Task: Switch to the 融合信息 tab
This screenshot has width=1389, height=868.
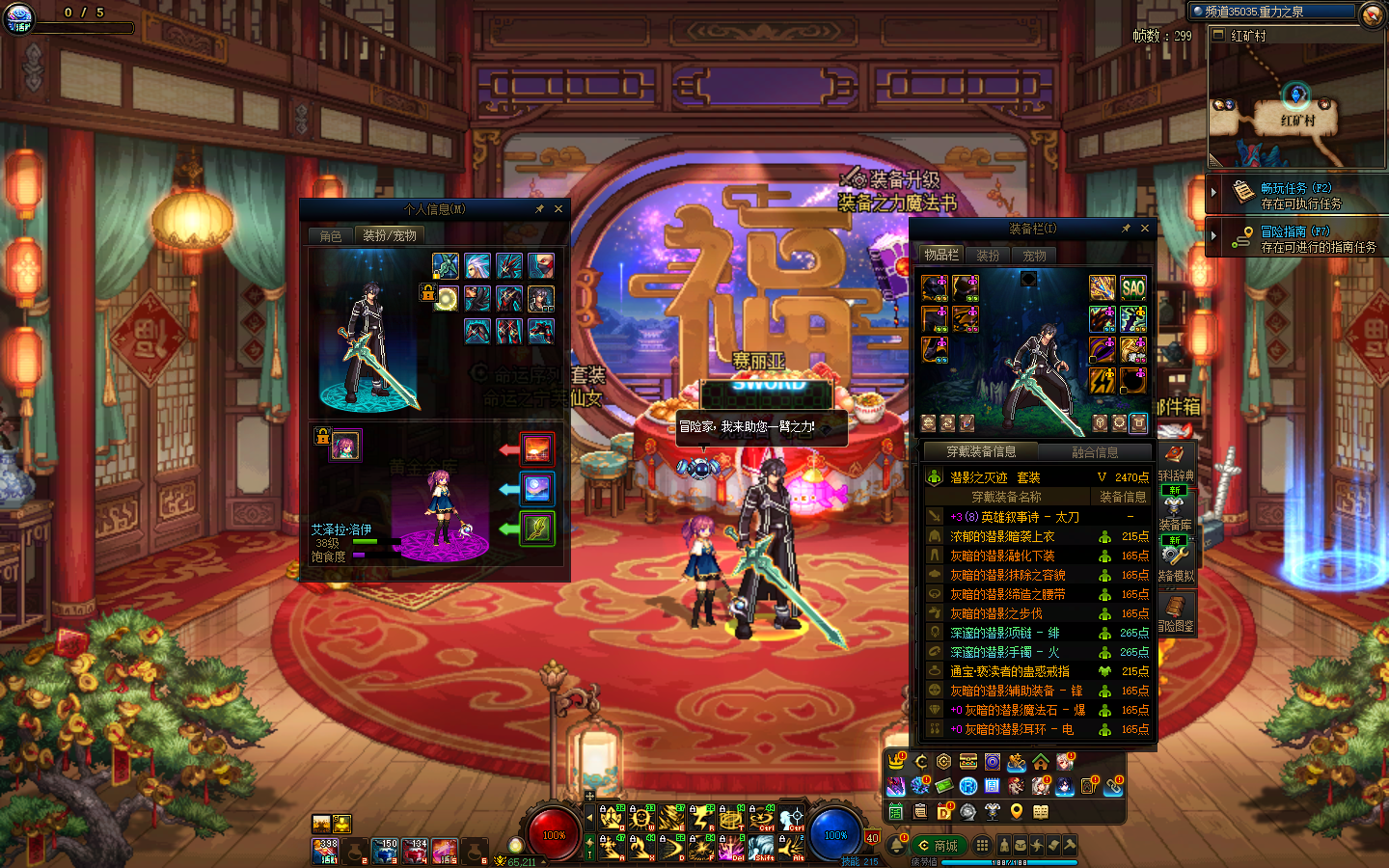Action: [1095, 451]
